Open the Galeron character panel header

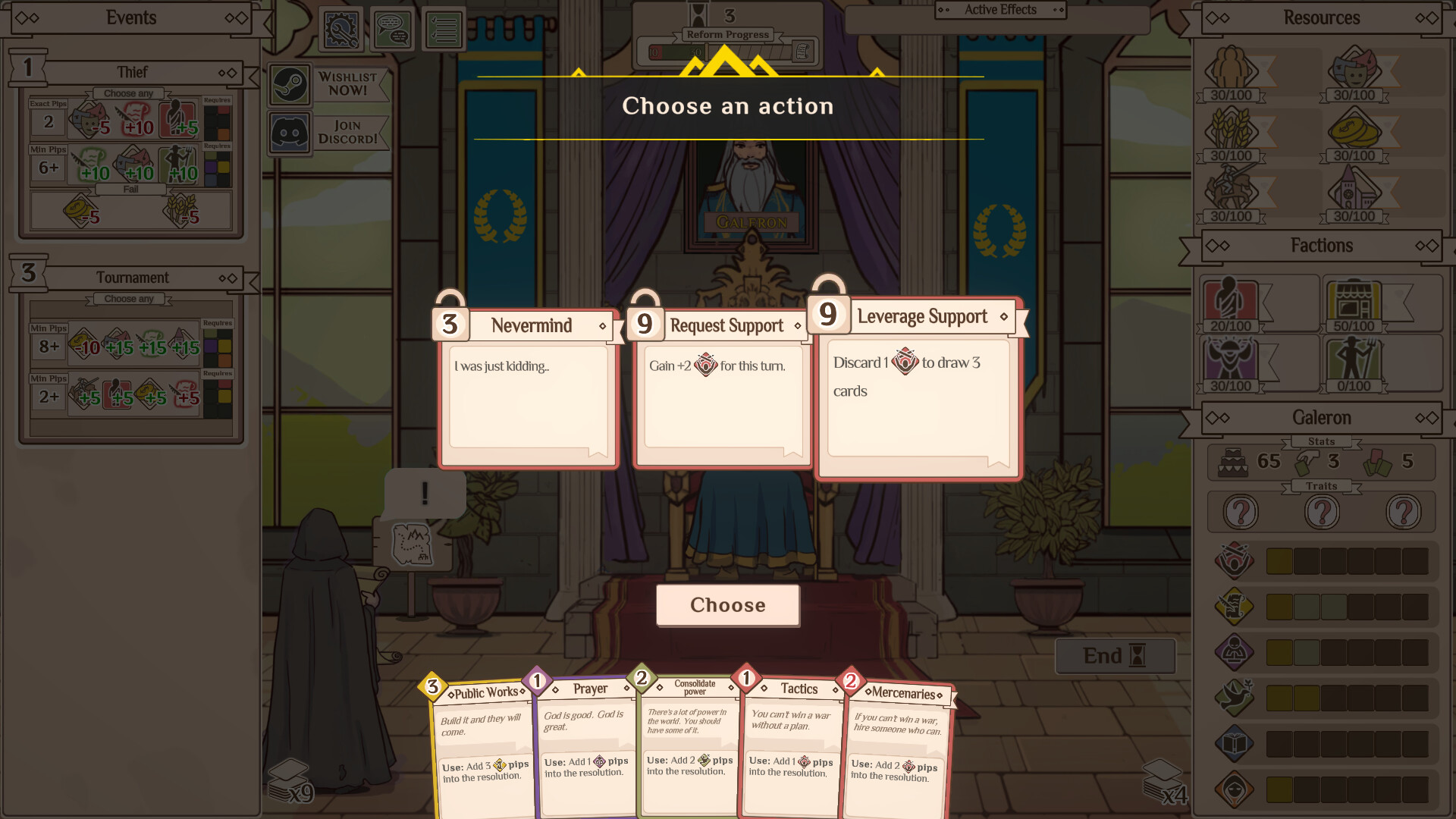tap(1321, 418)
